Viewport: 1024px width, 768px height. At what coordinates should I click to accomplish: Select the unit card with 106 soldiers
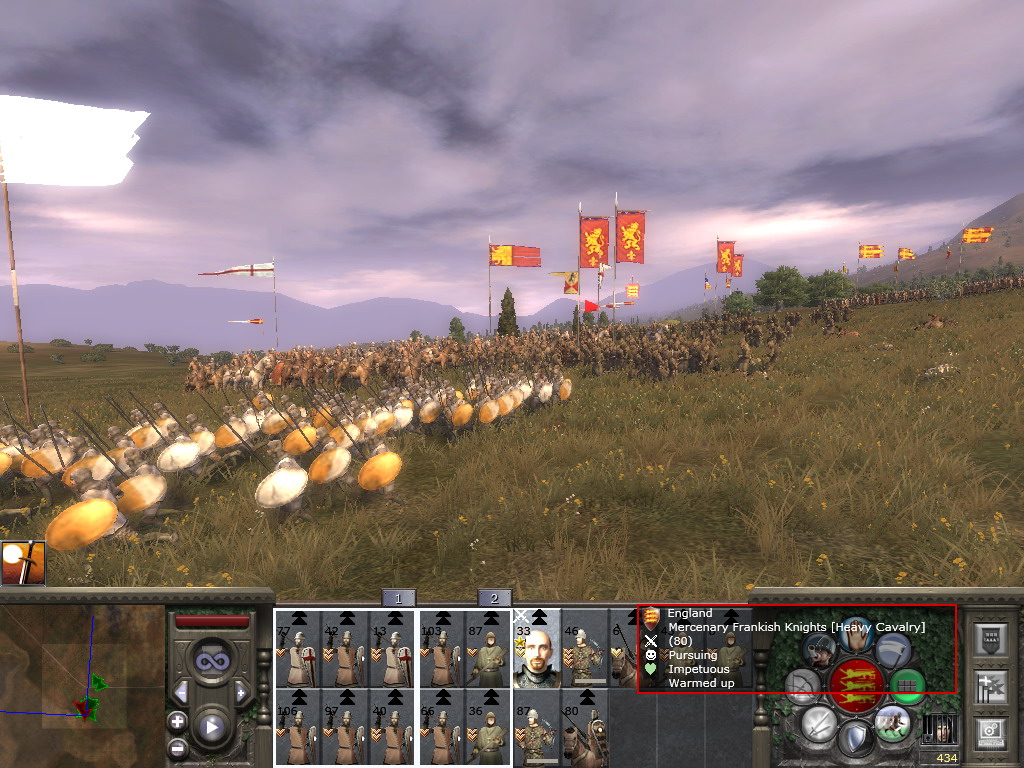pyautogui.click(x=297, y=727)
